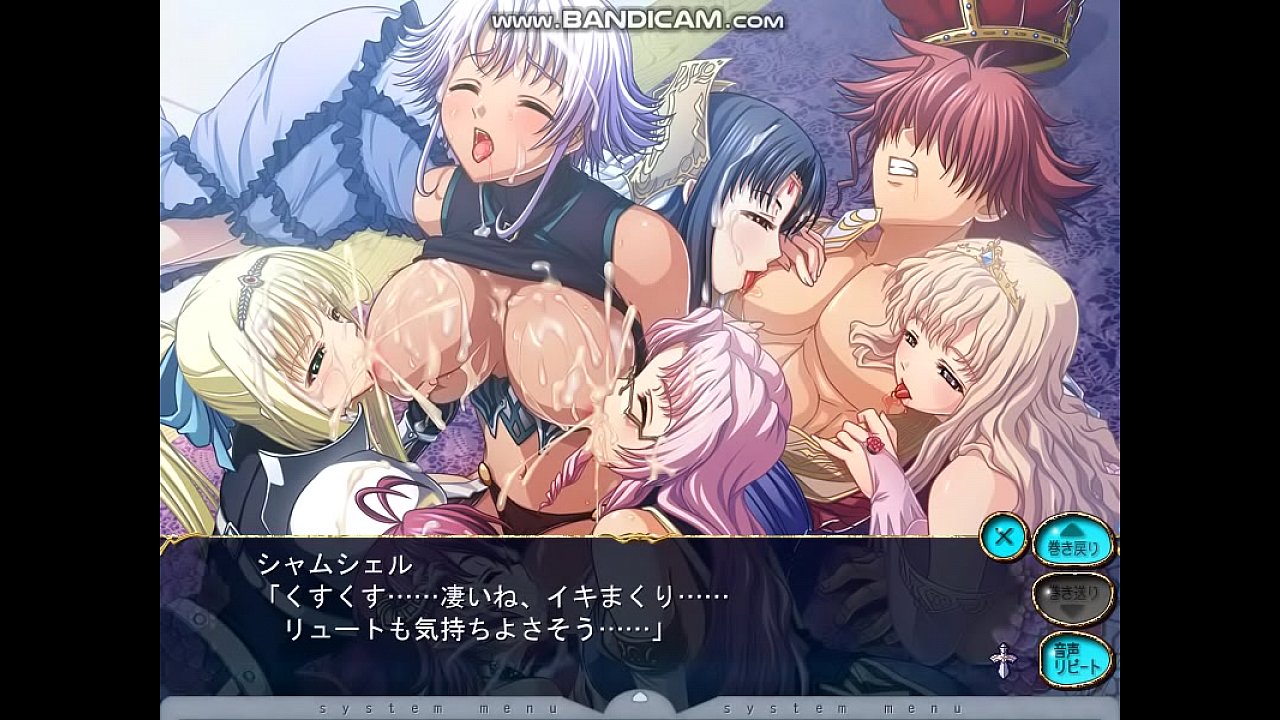Image resolution: width=1280 pixels, height=720 pixels.
Task: Open the left system menu bar
Action: click(440, 708)
